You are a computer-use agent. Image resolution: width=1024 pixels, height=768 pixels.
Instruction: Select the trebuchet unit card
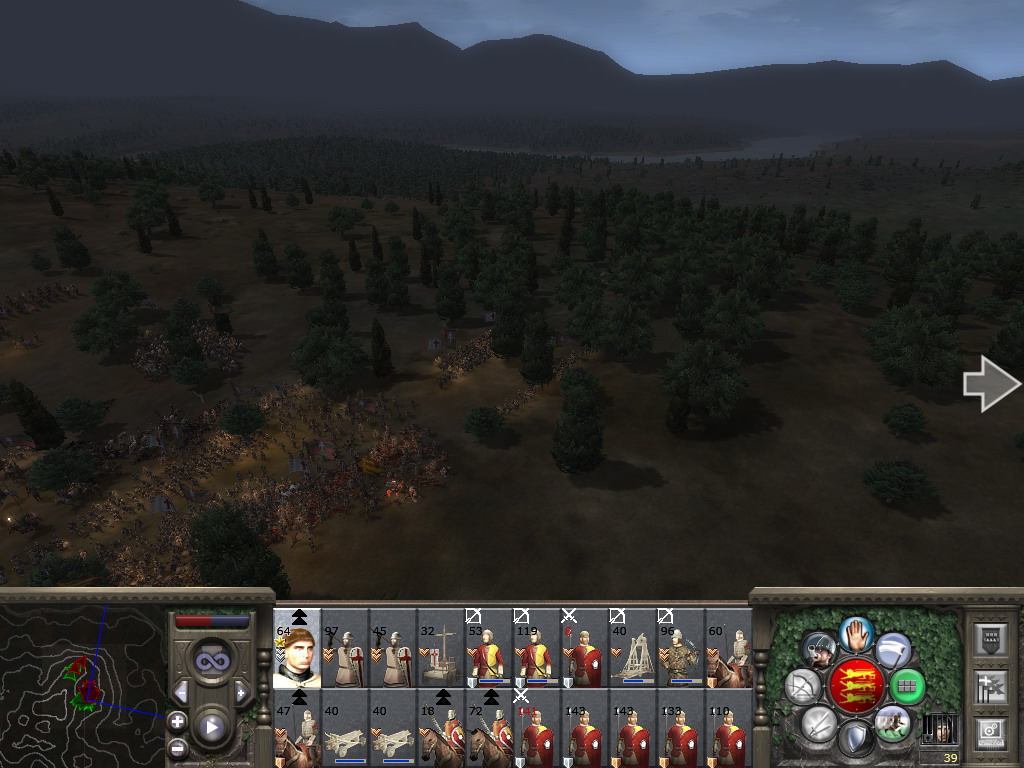tap(632, 655)
